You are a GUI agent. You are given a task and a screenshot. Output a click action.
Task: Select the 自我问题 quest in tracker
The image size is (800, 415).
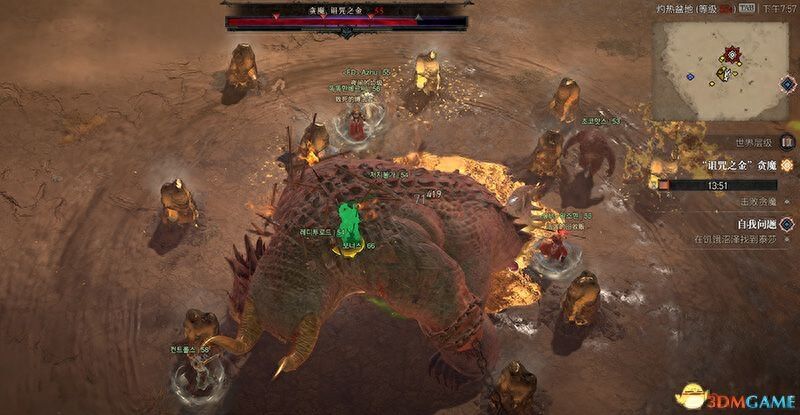pos(756,224)
